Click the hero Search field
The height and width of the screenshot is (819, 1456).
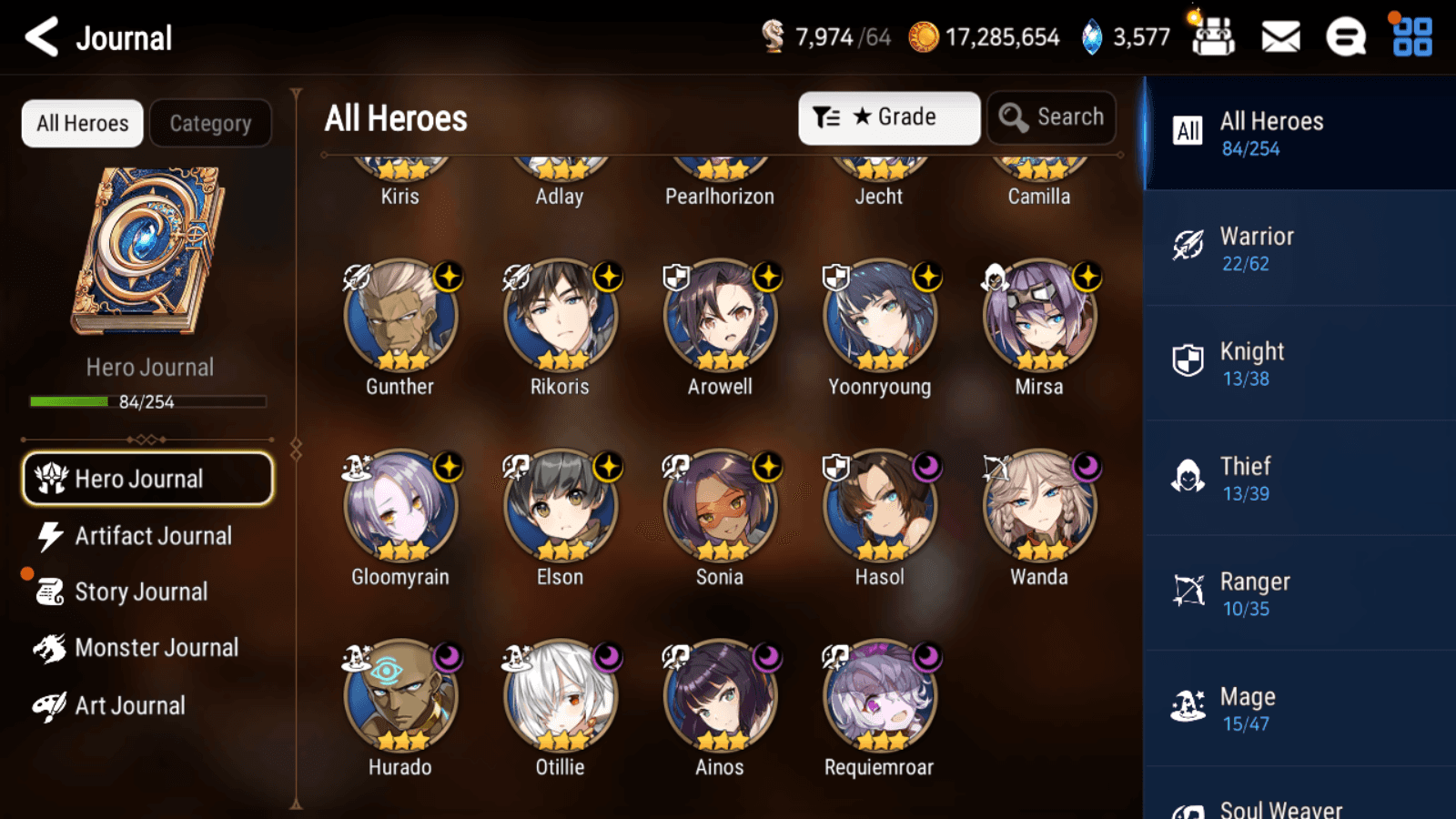coord(1052,117)
